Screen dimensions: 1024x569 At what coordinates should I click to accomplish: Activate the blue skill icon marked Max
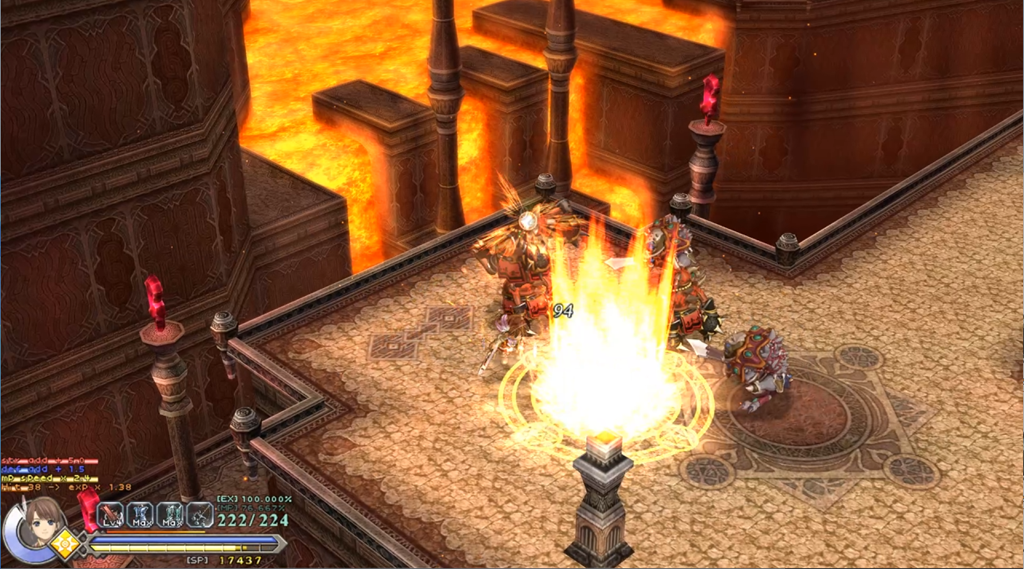point(141,515)
